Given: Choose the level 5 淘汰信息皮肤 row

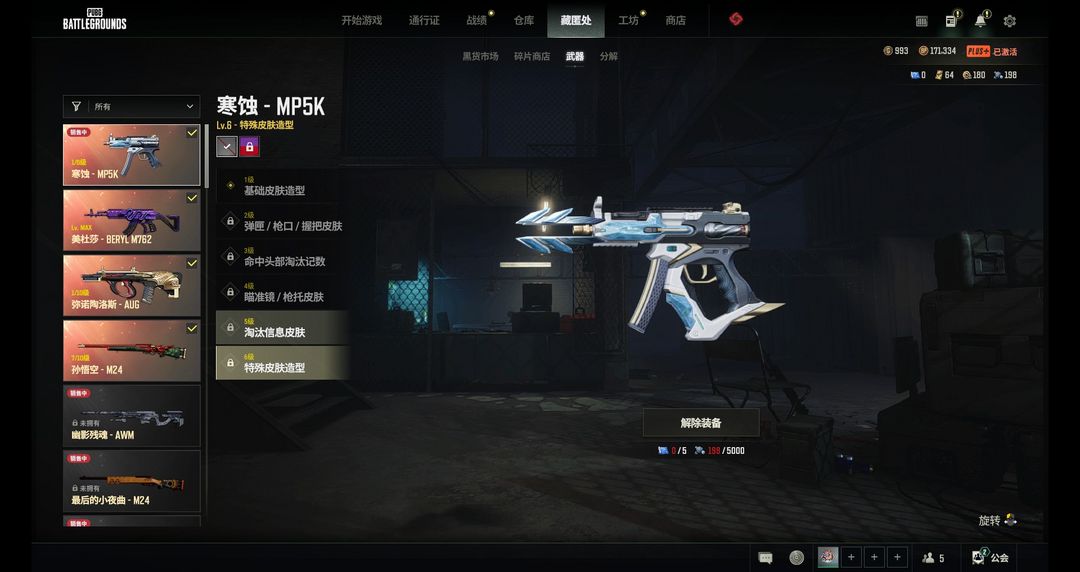Looking at the screenshot, I should click(x=282, y=327).
